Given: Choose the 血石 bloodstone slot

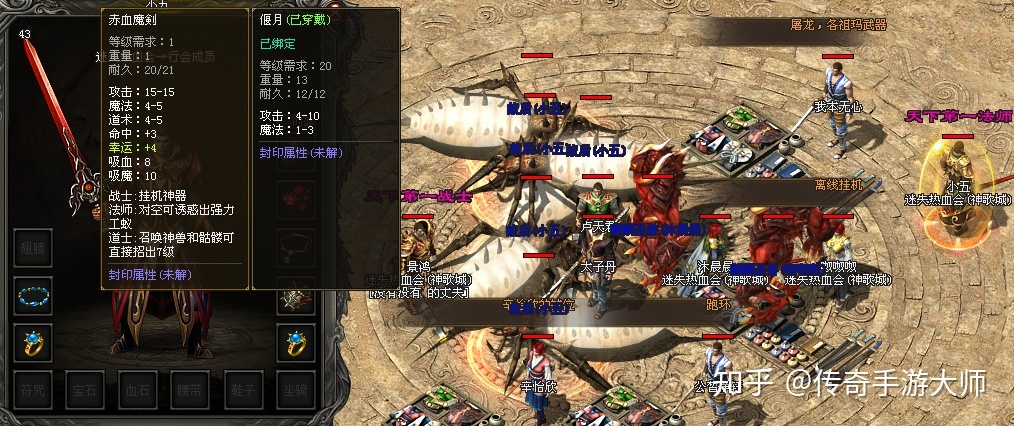Looking at the screenshot, I should tap(137, 388).
